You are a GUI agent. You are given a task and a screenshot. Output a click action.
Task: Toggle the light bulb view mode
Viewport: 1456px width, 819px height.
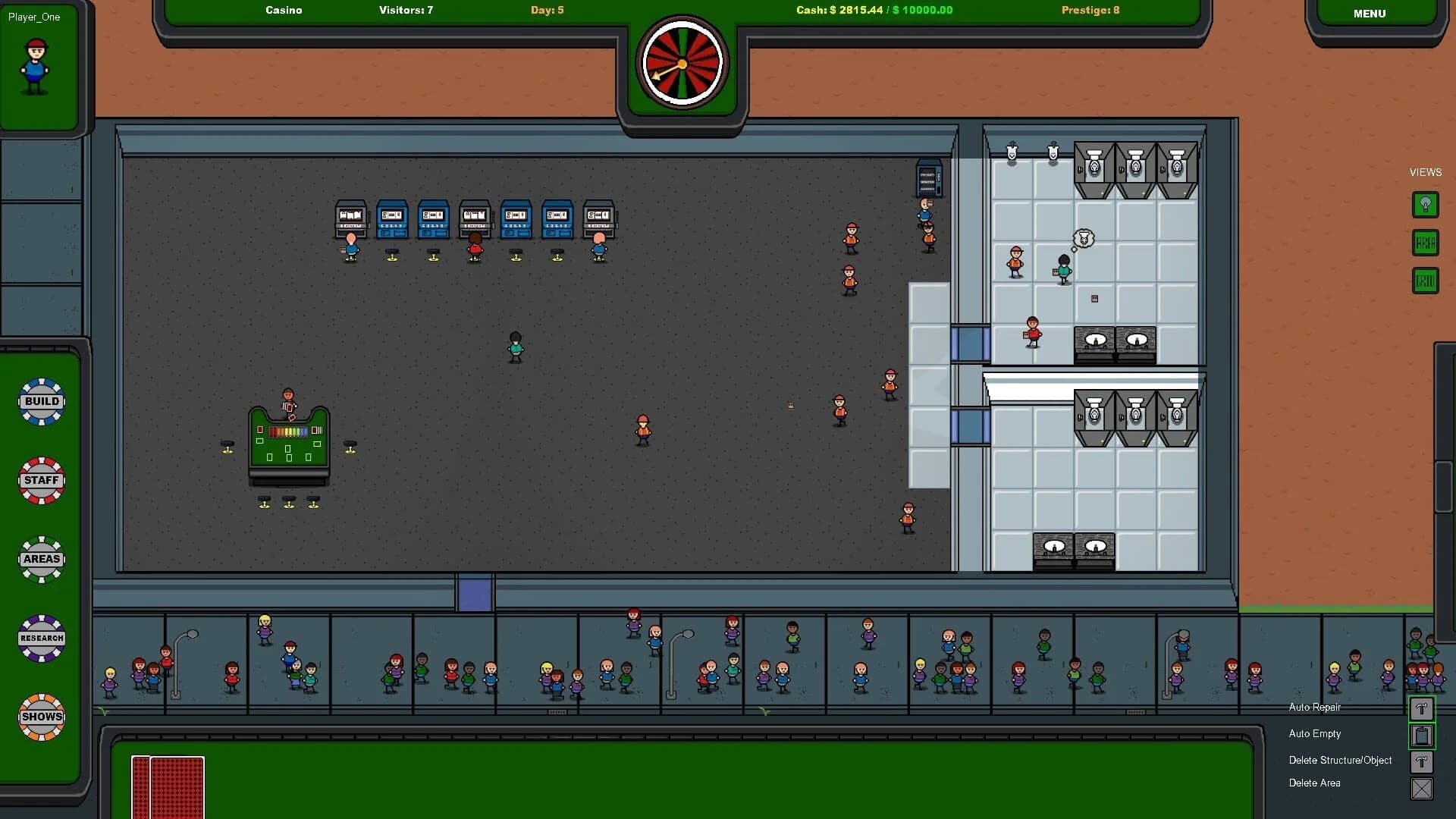tap(1425, 205)
